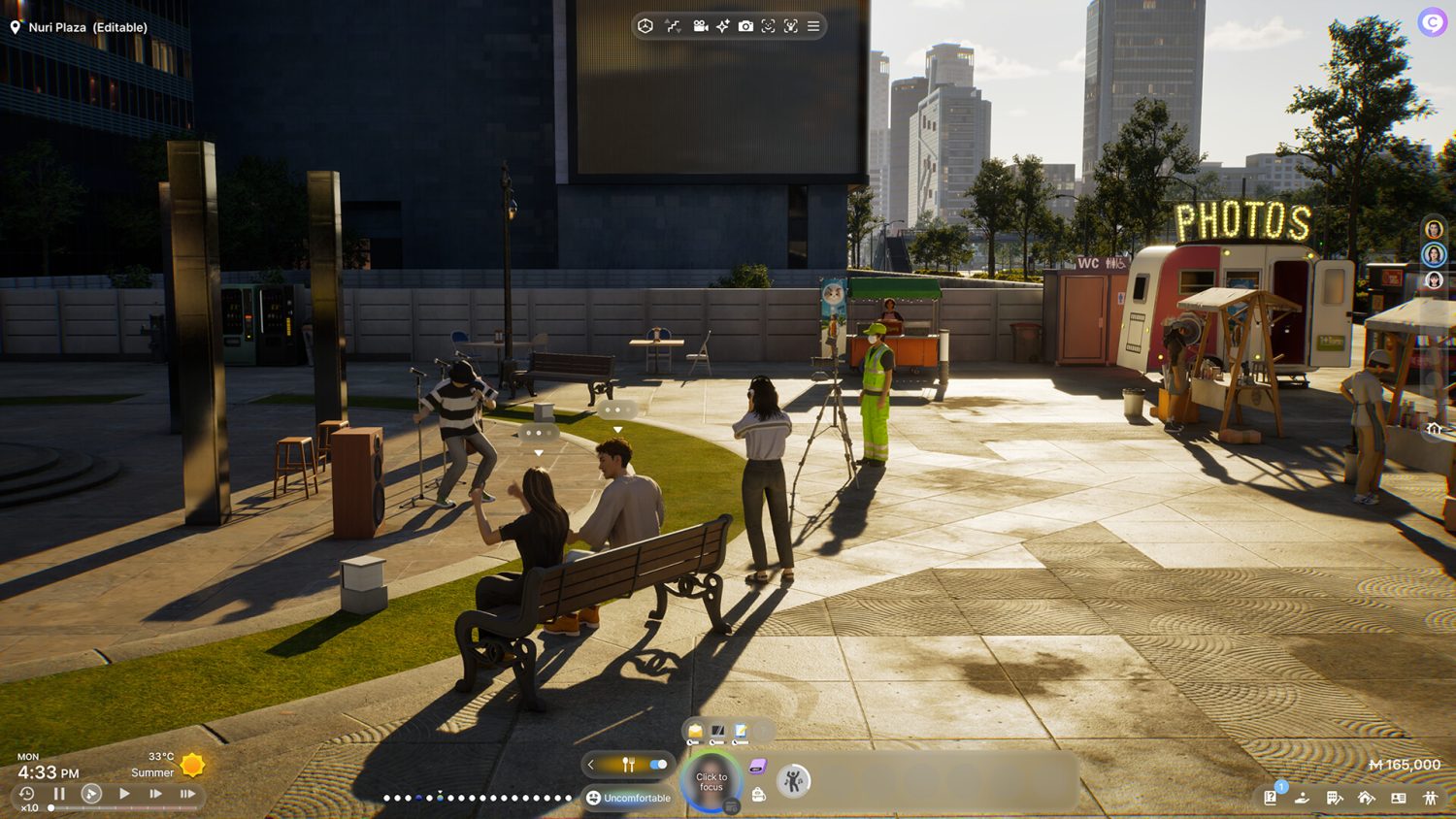Open the quest journal with notification badge
The image size is (1456, 819).
click(x=1270, y=798)
